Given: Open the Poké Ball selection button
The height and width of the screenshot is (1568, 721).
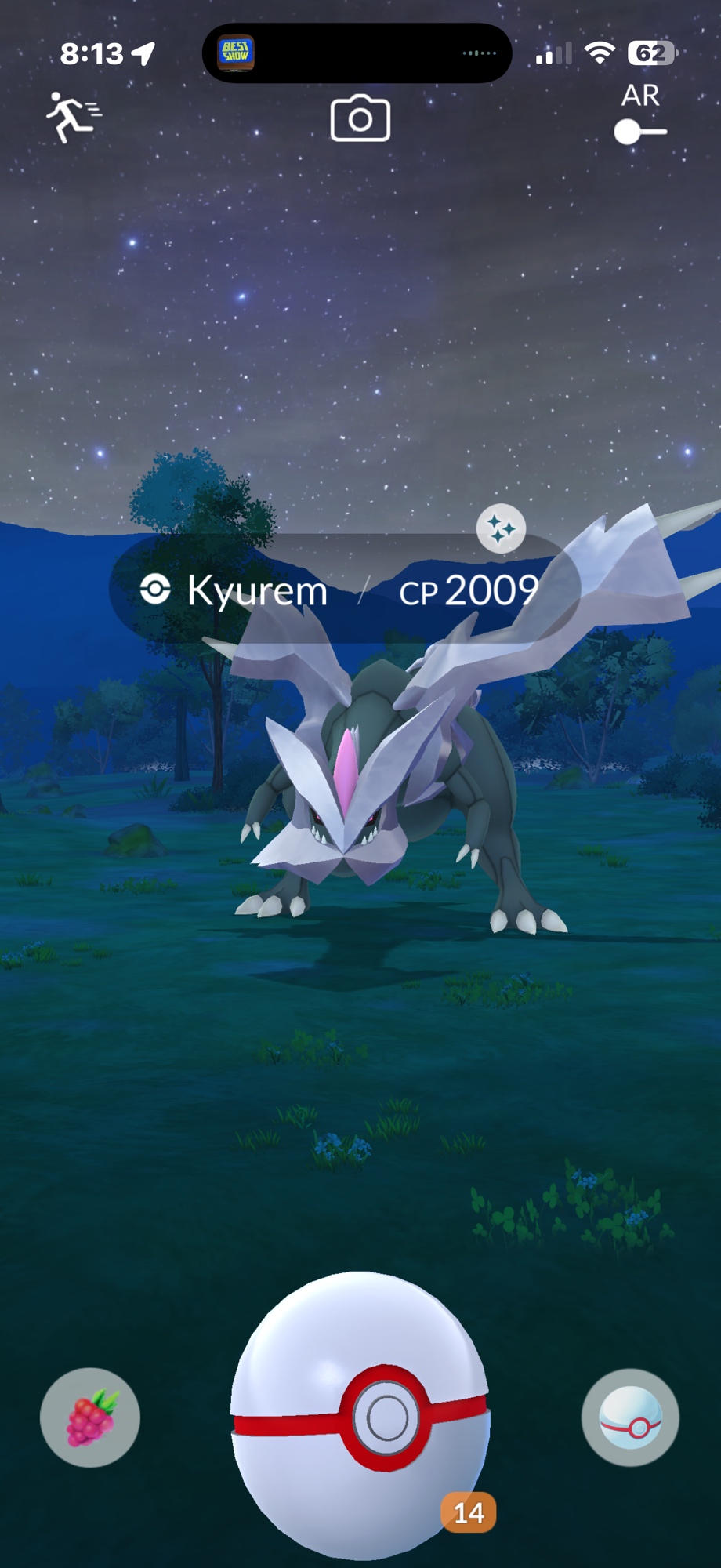Looking at the screenshot, I should tap(630, 1417).
